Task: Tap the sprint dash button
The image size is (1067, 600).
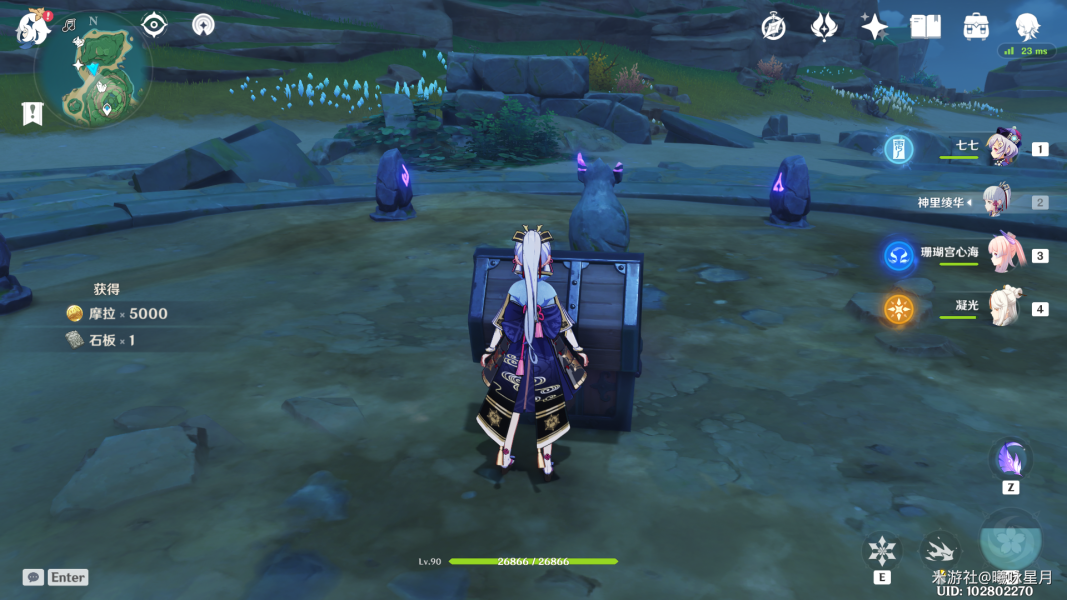Action: (939, 549)
